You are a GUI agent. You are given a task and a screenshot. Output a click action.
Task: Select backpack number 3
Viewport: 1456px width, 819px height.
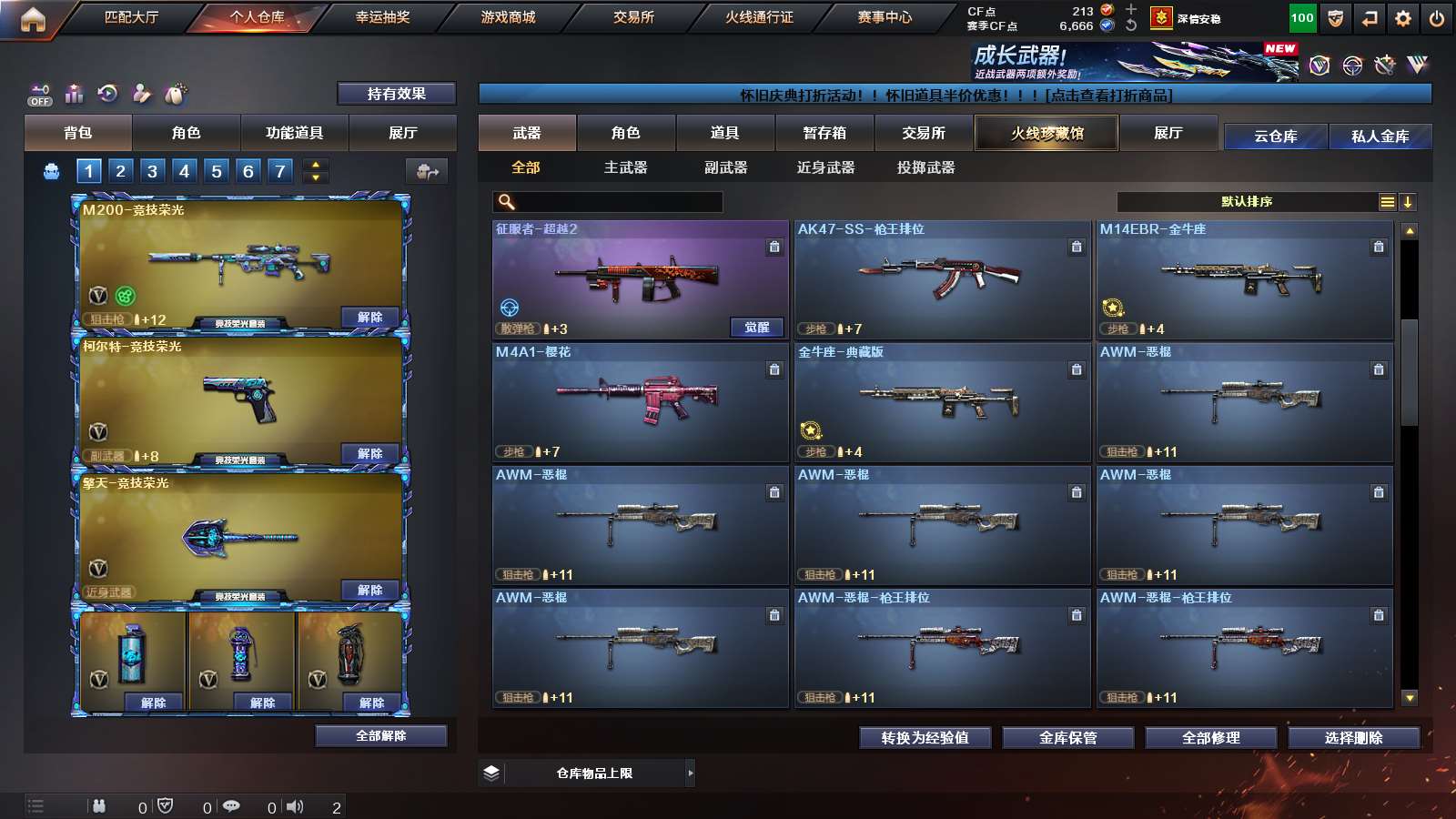click(x=152, y=171)
